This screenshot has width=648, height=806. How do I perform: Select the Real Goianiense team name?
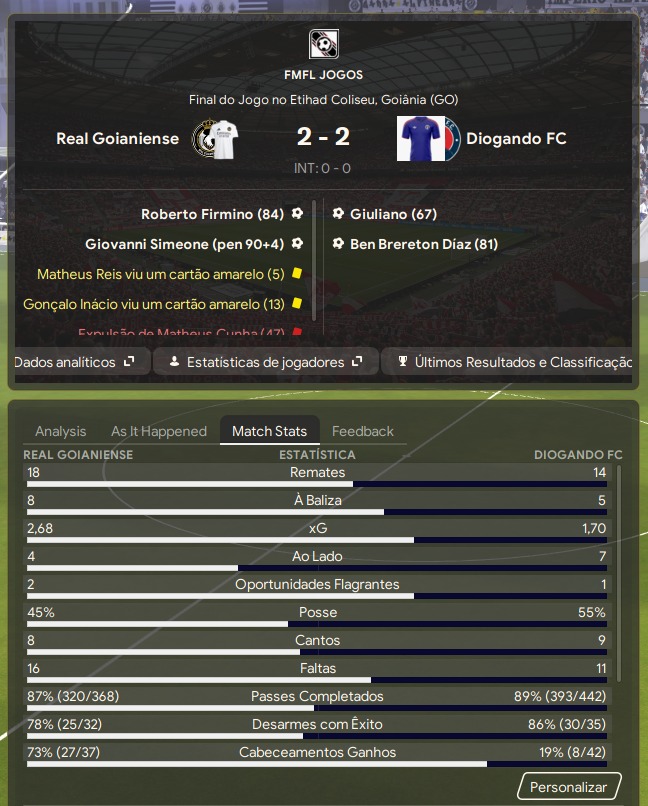tap(118, 139)
